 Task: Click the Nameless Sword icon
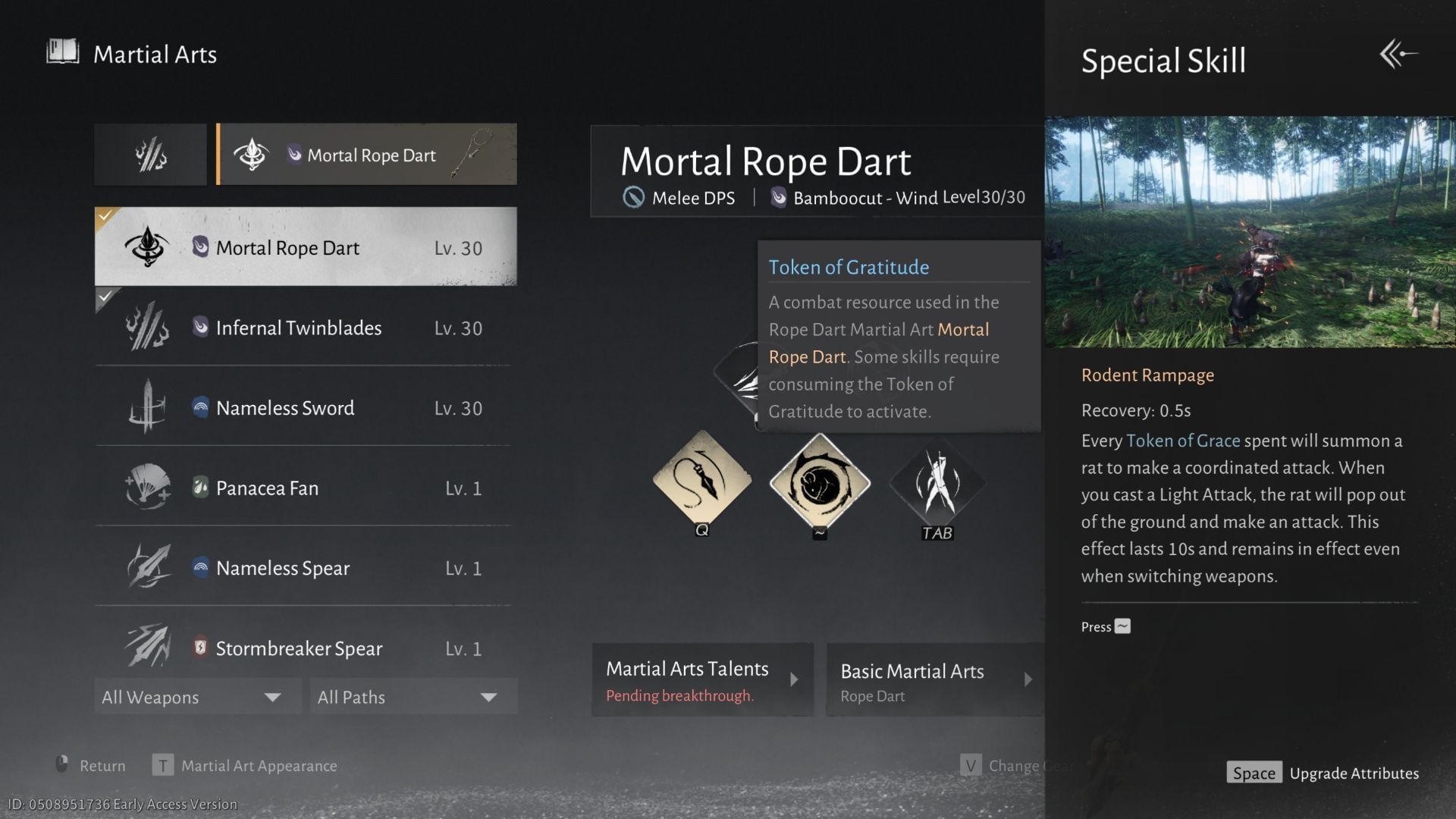coord(149,407)
